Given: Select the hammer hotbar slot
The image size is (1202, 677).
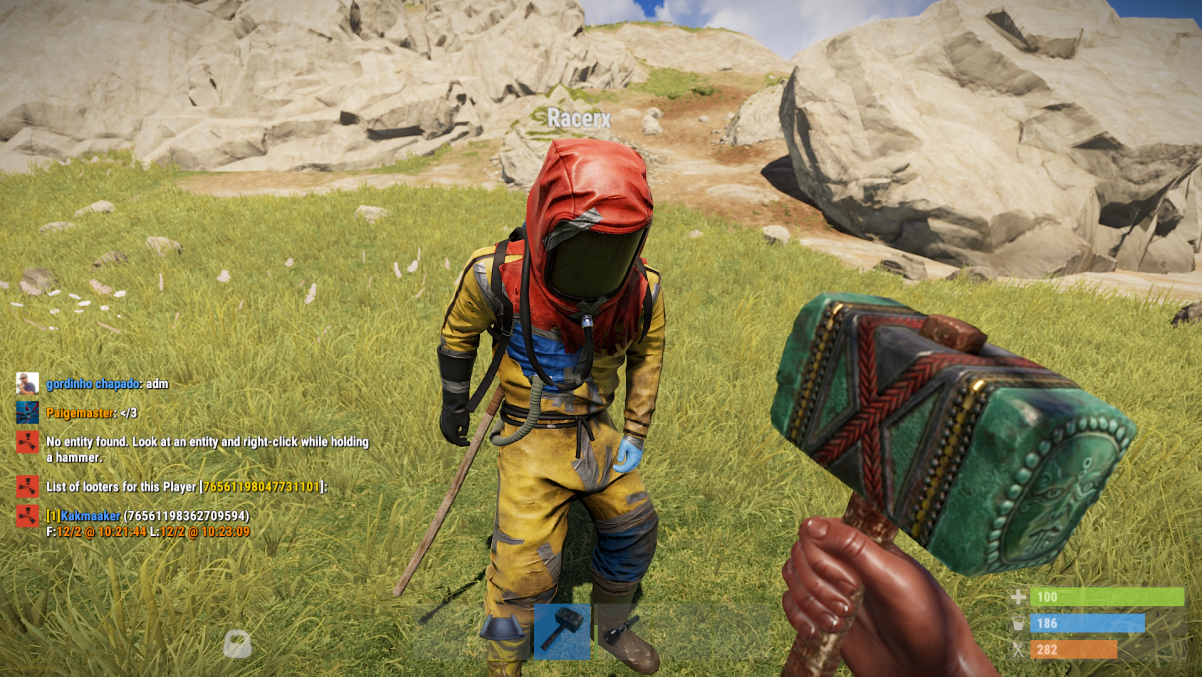Looking at the screenshot, I should coord(562,631).
